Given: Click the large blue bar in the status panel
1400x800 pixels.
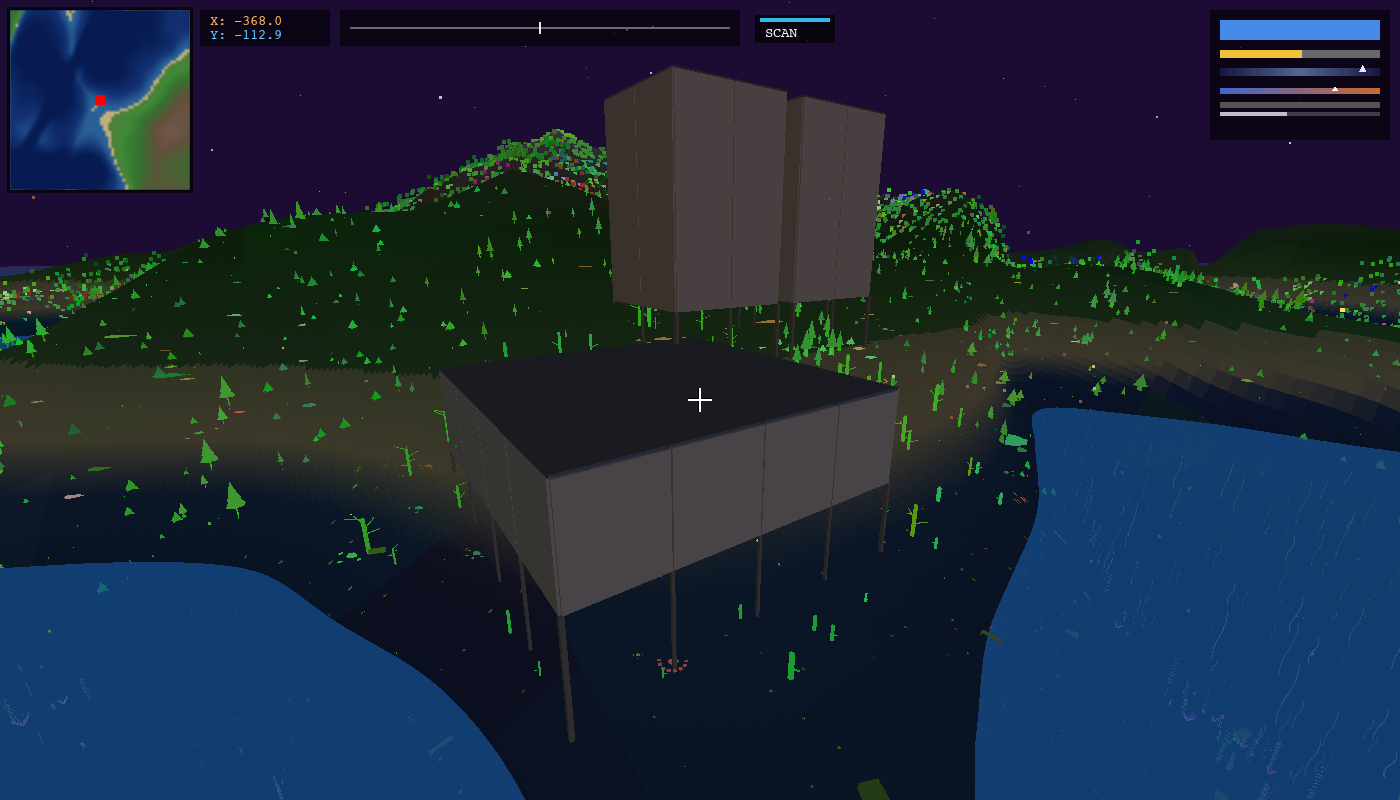Looking at the screenshot, I should [x=1299, y=30].
